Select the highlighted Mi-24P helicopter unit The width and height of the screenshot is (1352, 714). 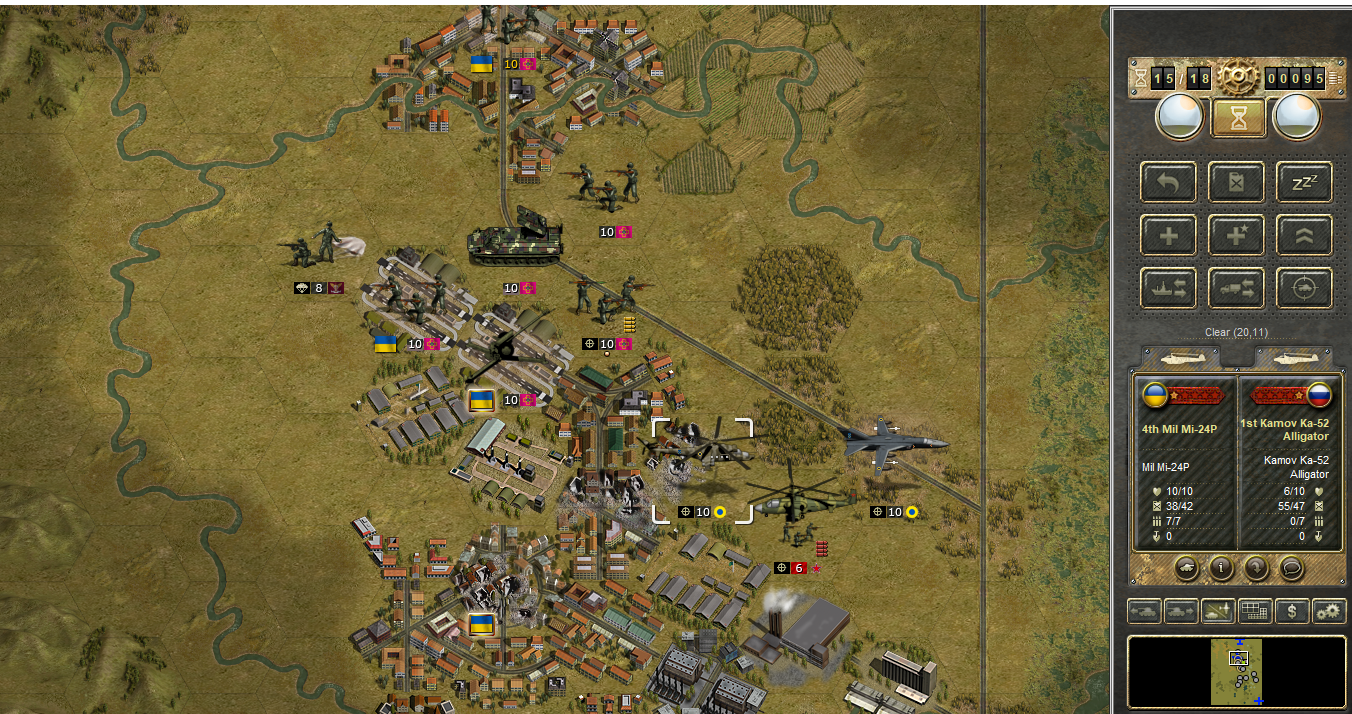(701, 455)
